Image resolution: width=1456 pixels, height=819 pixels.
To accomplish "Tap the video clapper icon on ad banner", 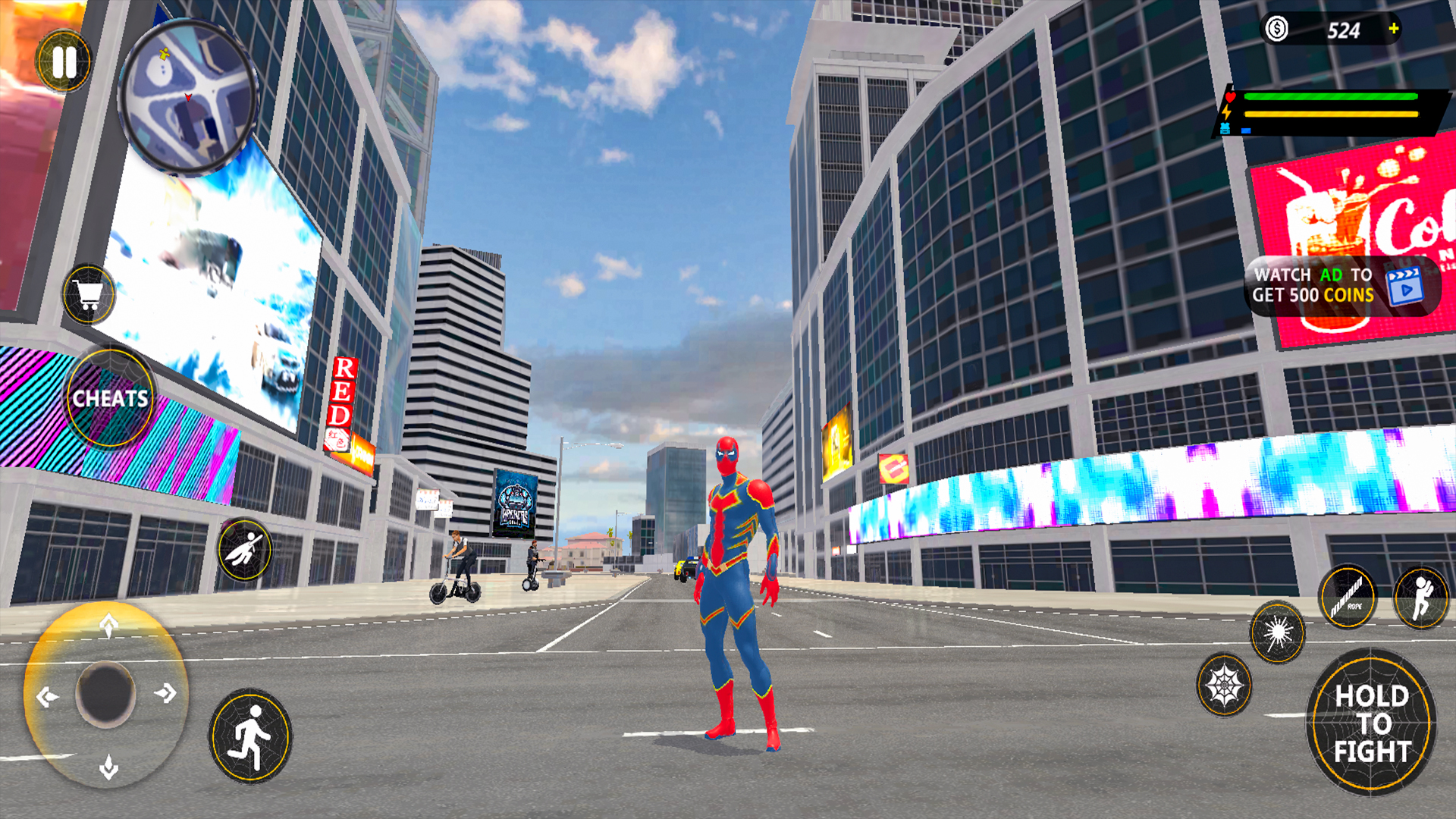I will click(x=1406, y=288).
